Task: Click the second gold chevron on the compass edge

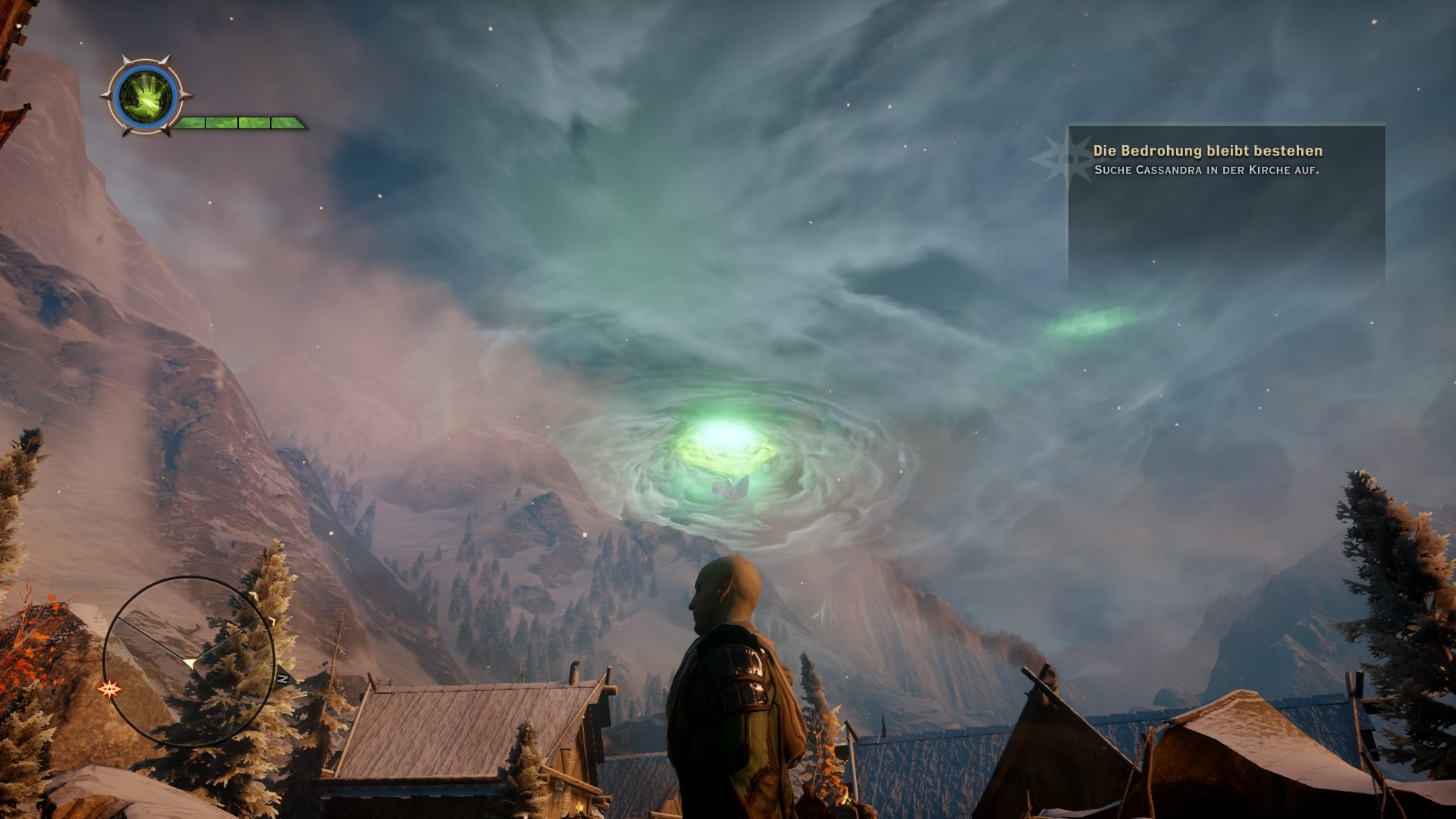Action: pos(273,620)
